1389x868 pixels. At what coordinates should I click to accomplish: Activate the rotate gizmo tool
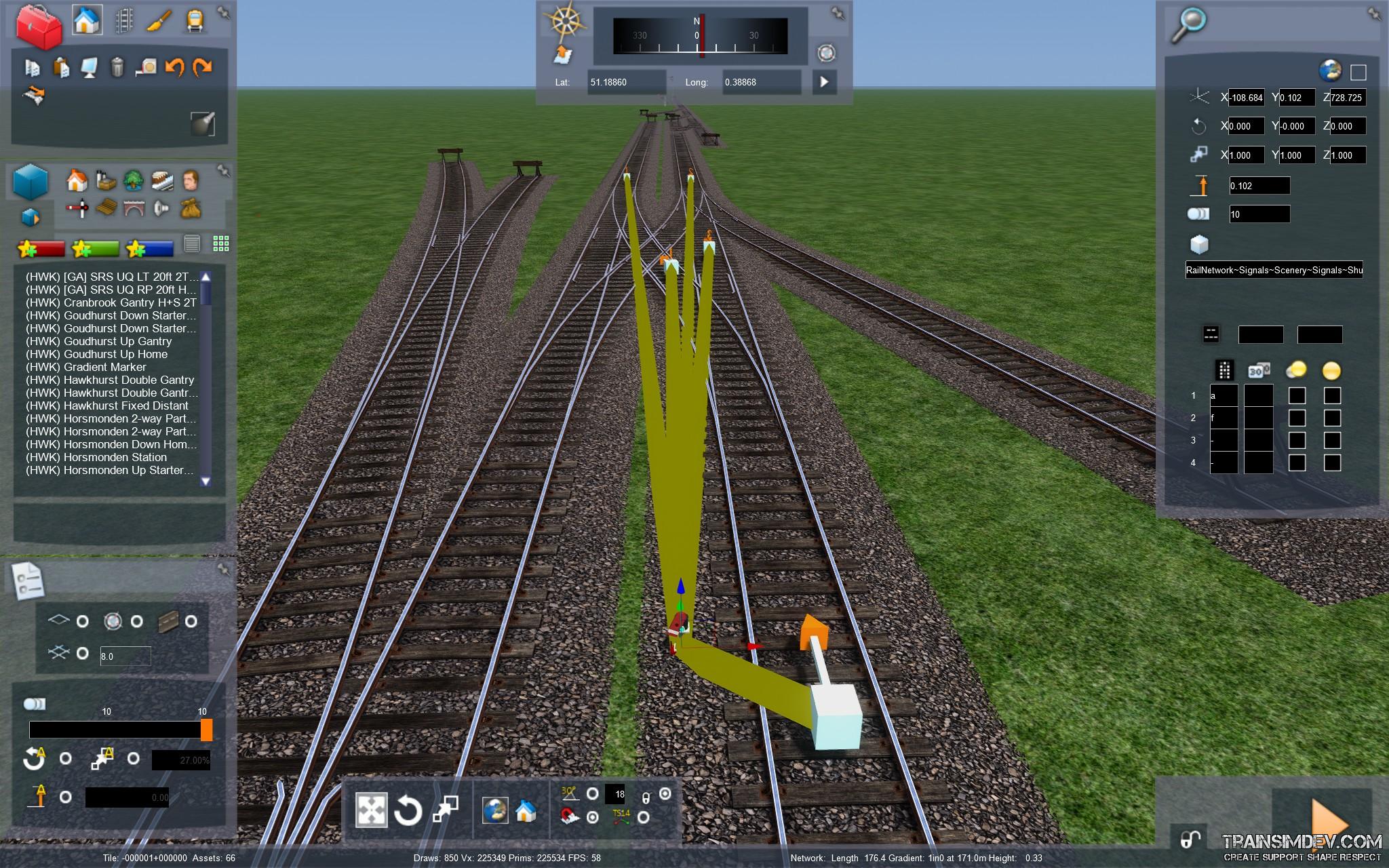pos(408,811)
